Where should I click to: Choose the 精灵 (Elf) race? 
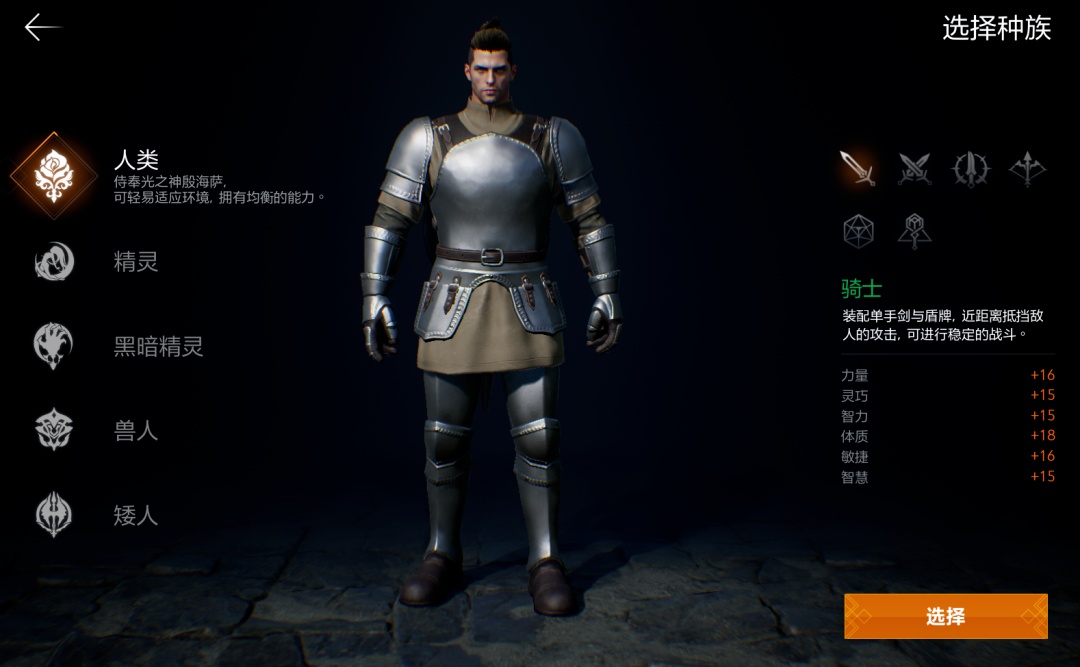coord(53,262)
